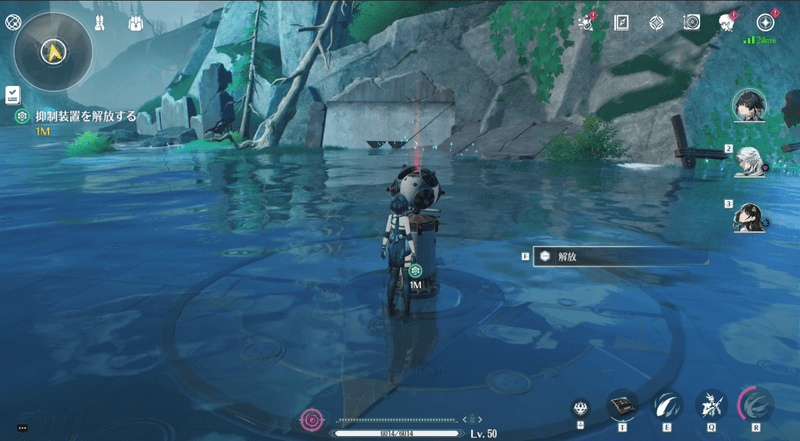
Task: Use the utility gadget box icon
Action: point(622,405)
